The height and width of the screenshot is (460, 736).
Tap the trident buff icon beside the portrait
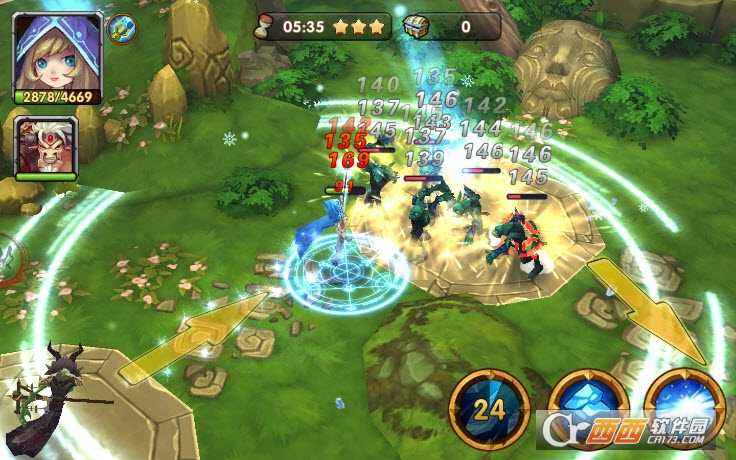[121, 28]
